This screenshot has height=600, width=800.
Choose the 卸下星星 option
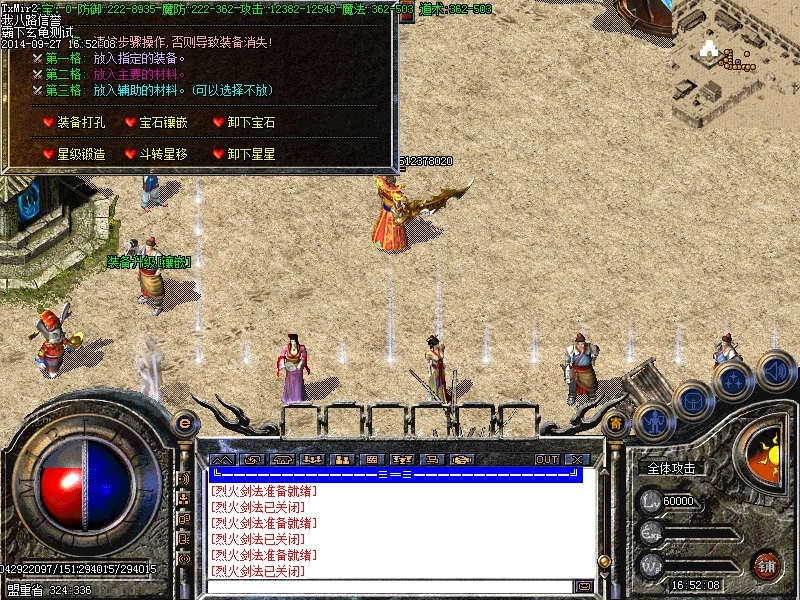[x=250, y=155]
